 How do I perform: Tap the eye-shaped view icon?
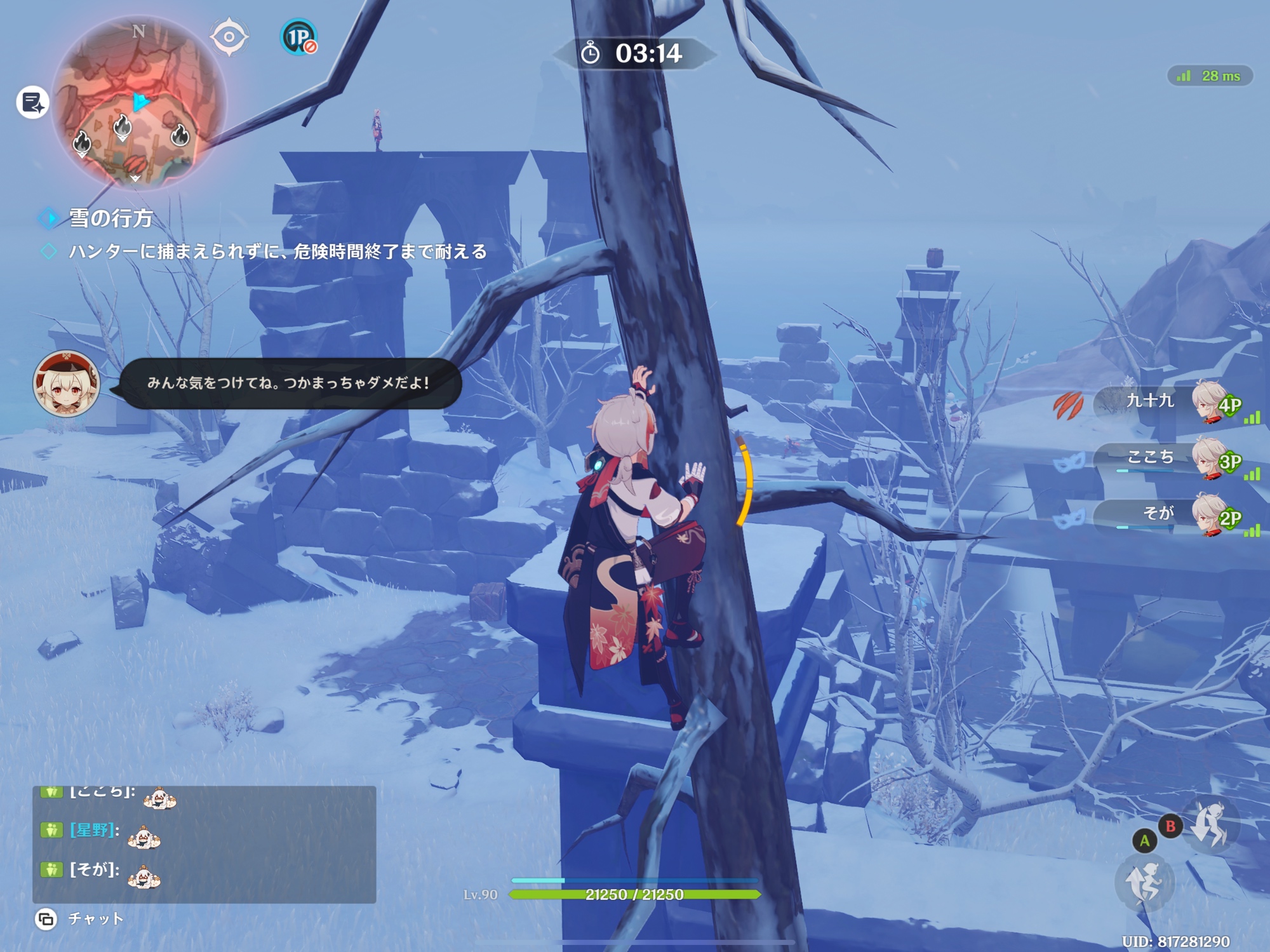tap(229, 37)
